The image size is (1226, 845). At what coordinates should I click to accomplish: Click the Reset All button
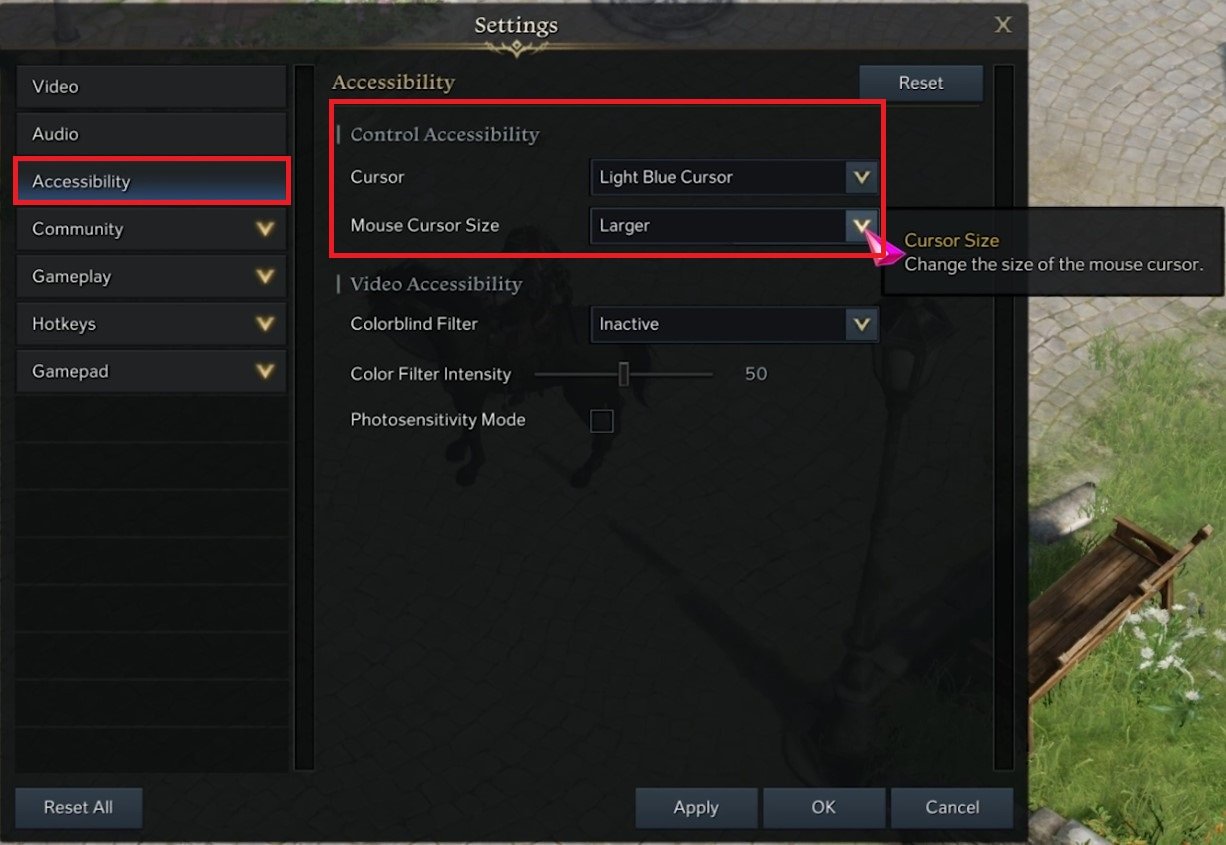(x=78, y=808)
